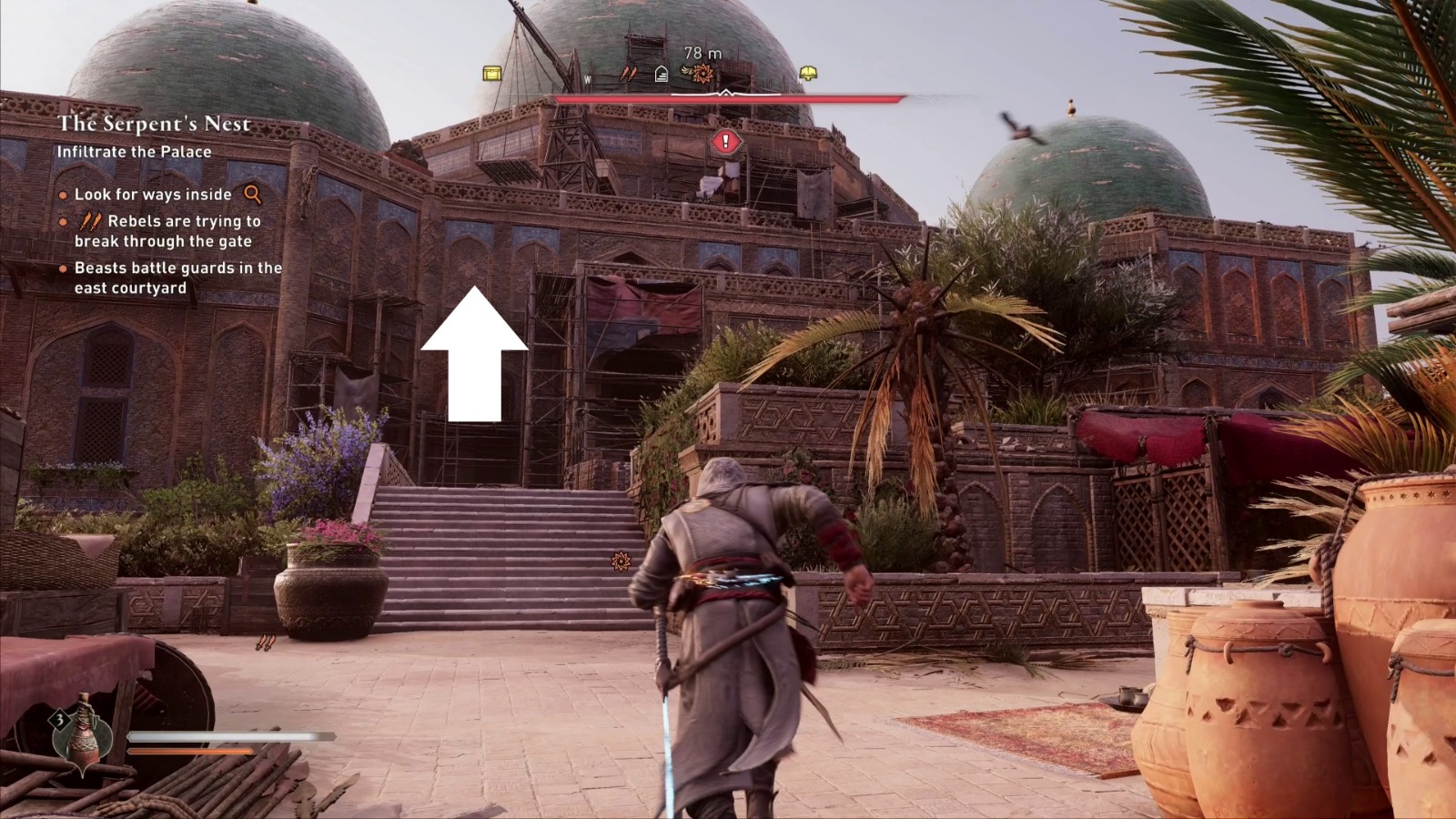Select the yellow treasure chest icon on the compass

tap(491, 73)
